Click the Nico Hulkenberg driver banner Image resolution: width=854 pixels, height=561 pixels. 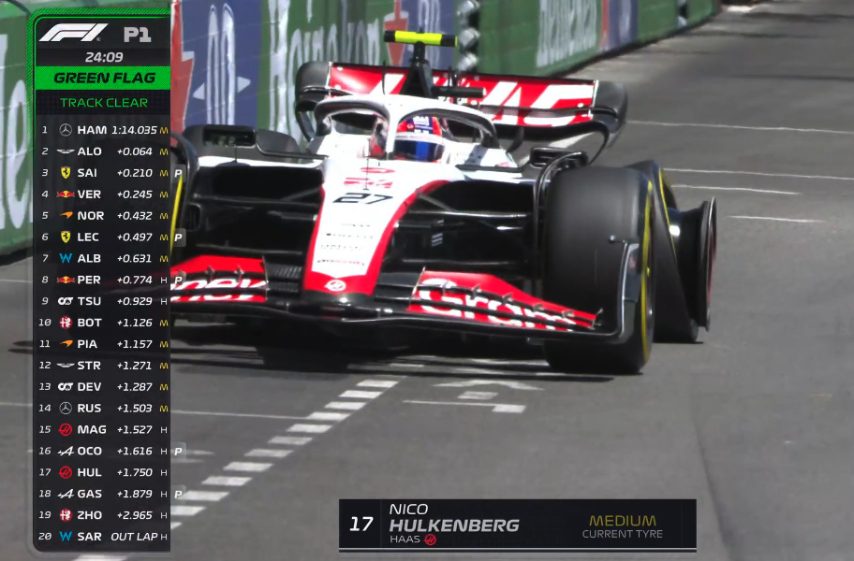point(517,524)
